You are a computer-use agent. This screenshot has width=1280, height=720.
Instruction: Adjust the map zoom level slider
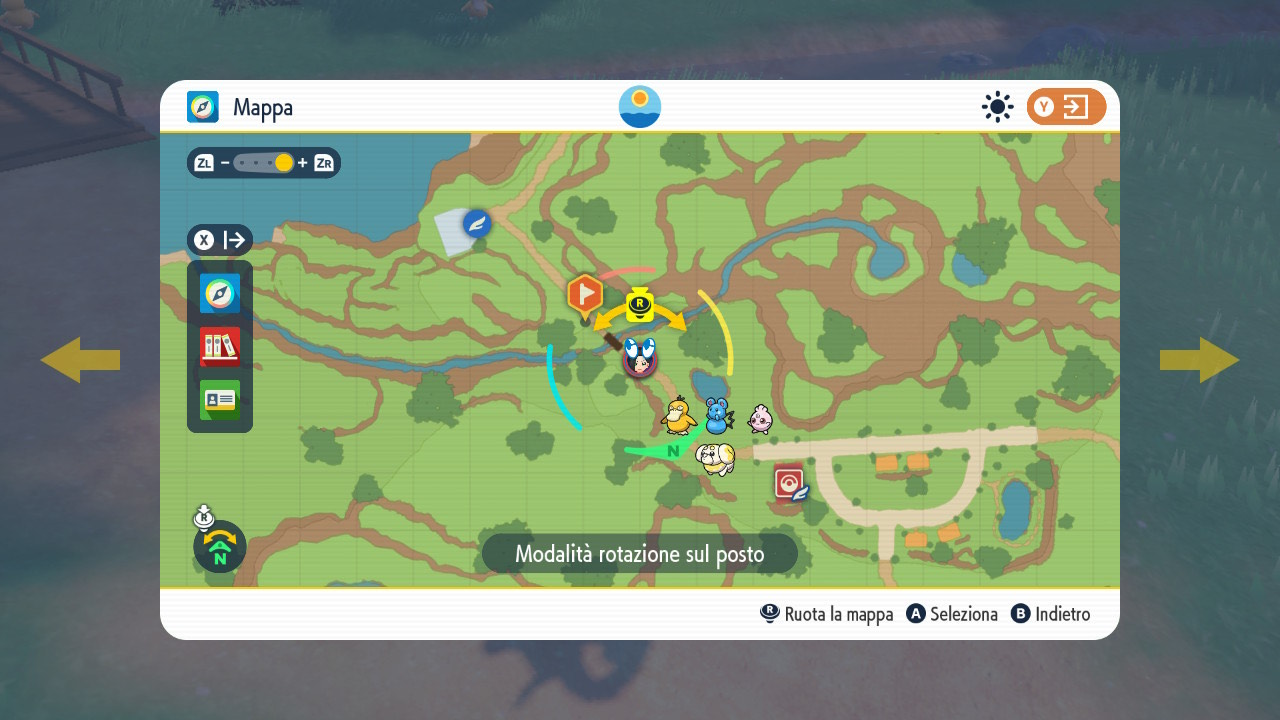264,163
